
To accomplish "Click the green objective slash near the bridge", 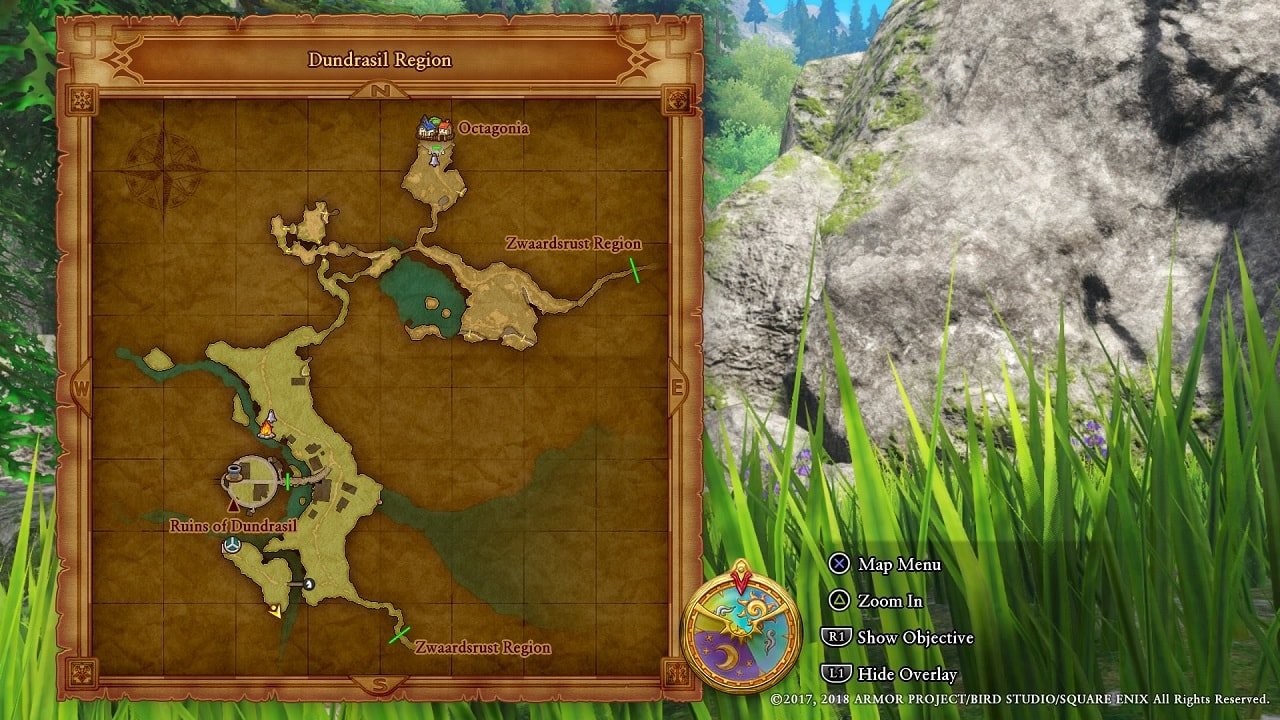I will click(x=288, y=481).
